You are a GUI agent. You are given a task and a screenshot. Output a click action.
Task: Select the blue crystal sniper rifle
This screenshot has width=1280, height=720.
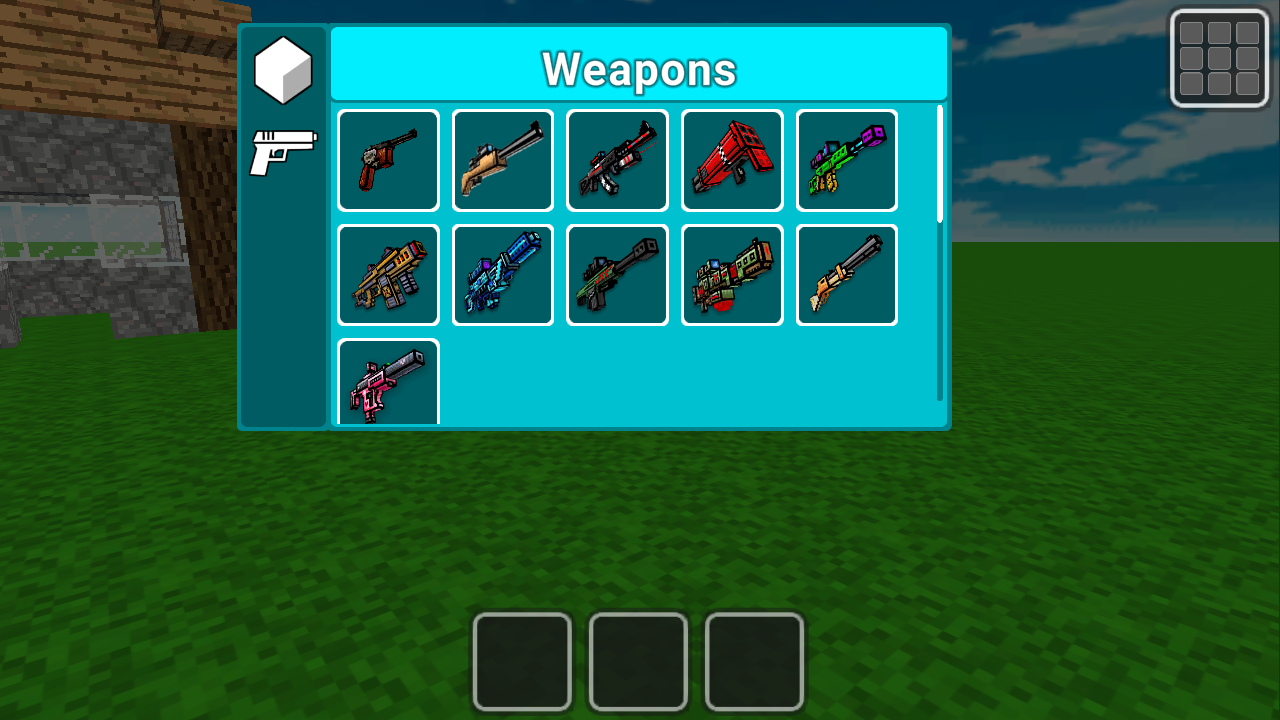(502, 274)
